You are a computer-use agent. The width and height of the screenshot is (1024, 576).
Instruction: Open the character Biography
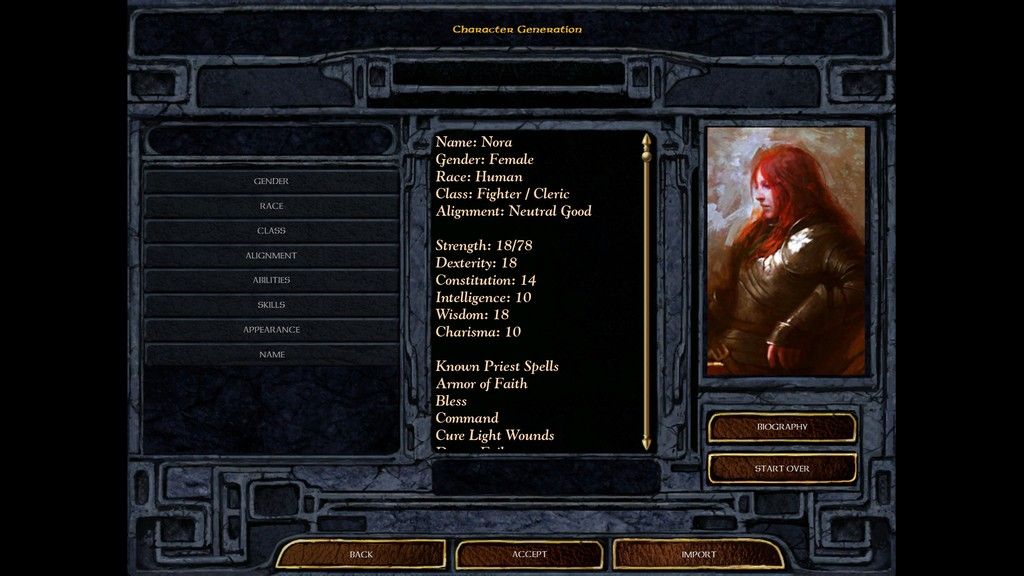(782, 427)
